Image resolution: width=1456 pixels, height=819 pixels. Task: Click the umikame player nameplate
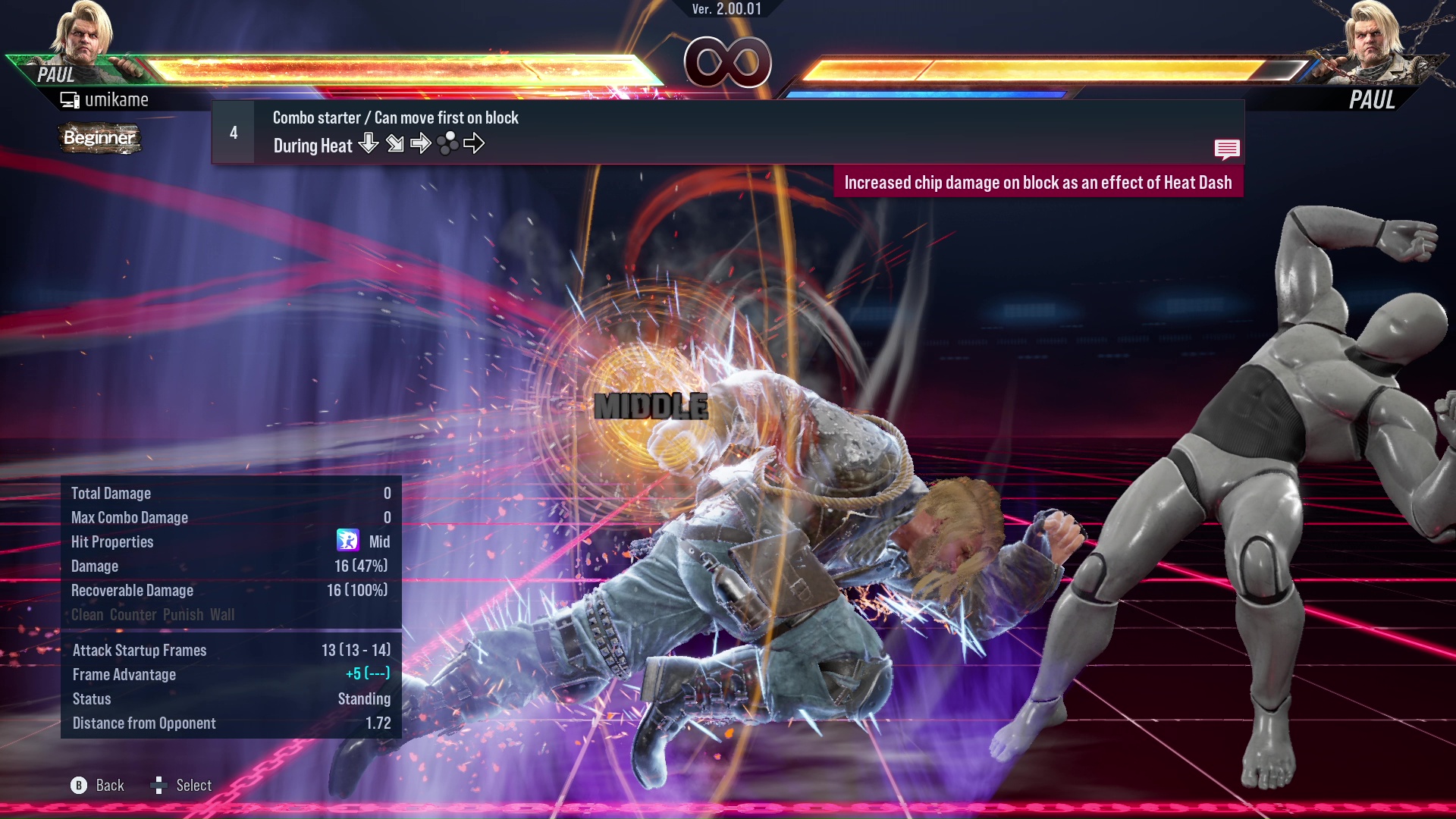(x=117, y=99)
